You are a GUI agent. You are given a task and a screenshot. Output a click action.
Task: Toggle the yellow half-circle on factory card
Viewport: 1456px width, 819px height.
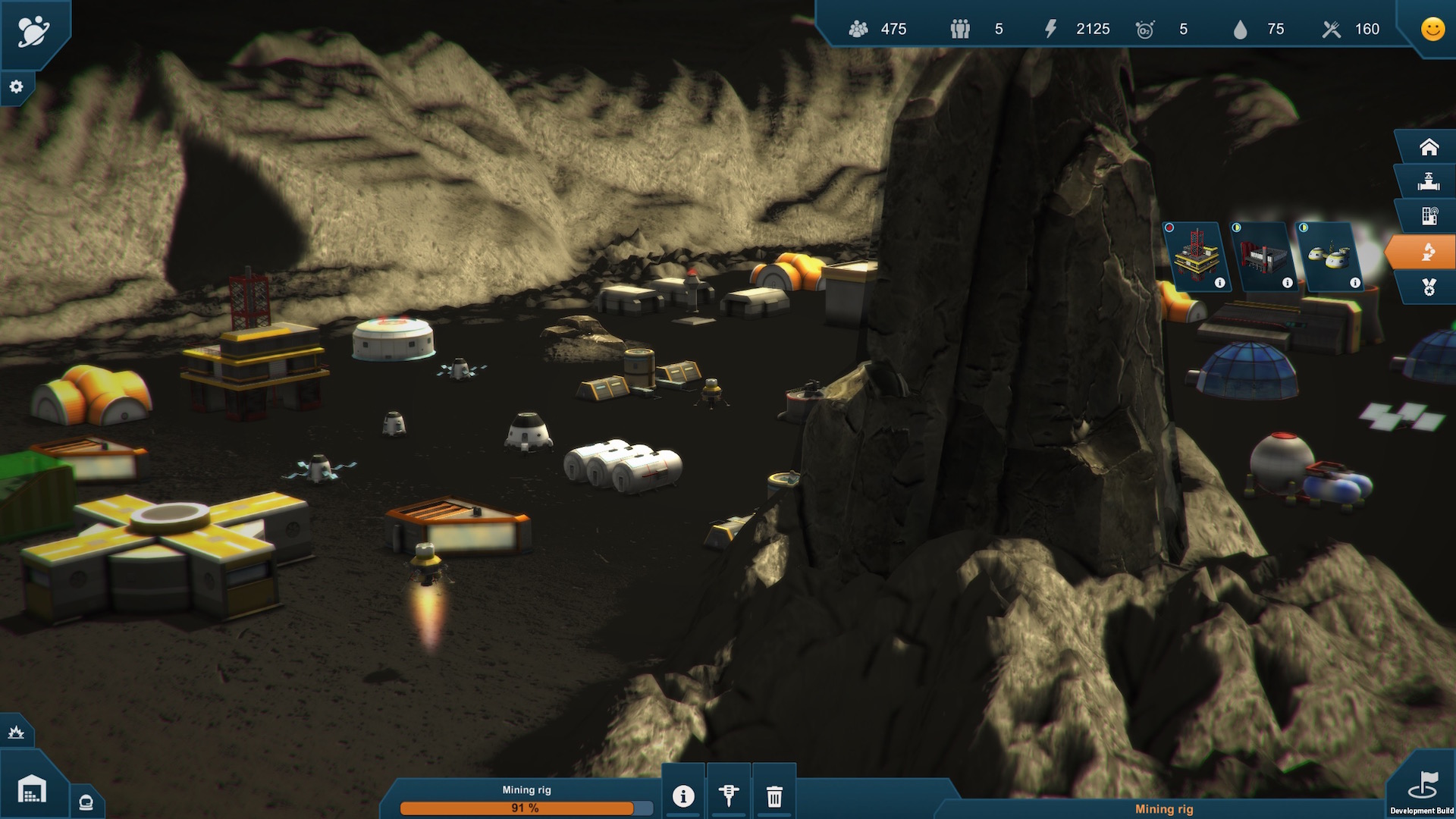(1236, 227)
